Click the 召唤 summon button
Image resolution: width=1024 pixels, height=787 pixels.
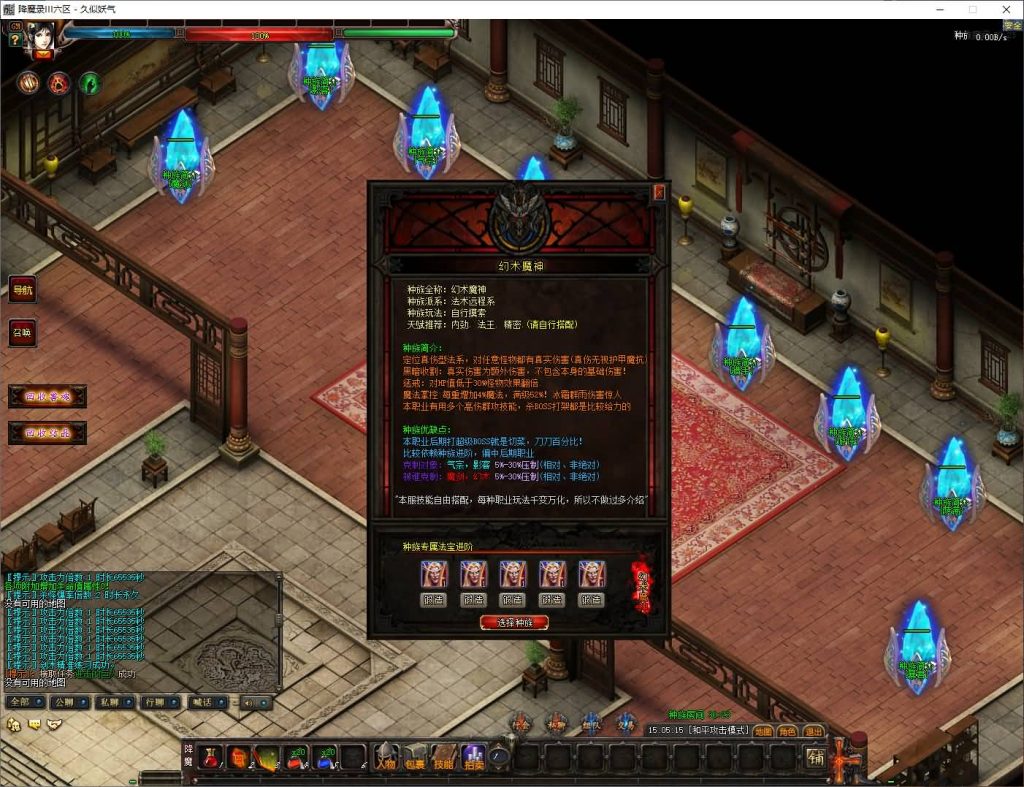[22, 332]
